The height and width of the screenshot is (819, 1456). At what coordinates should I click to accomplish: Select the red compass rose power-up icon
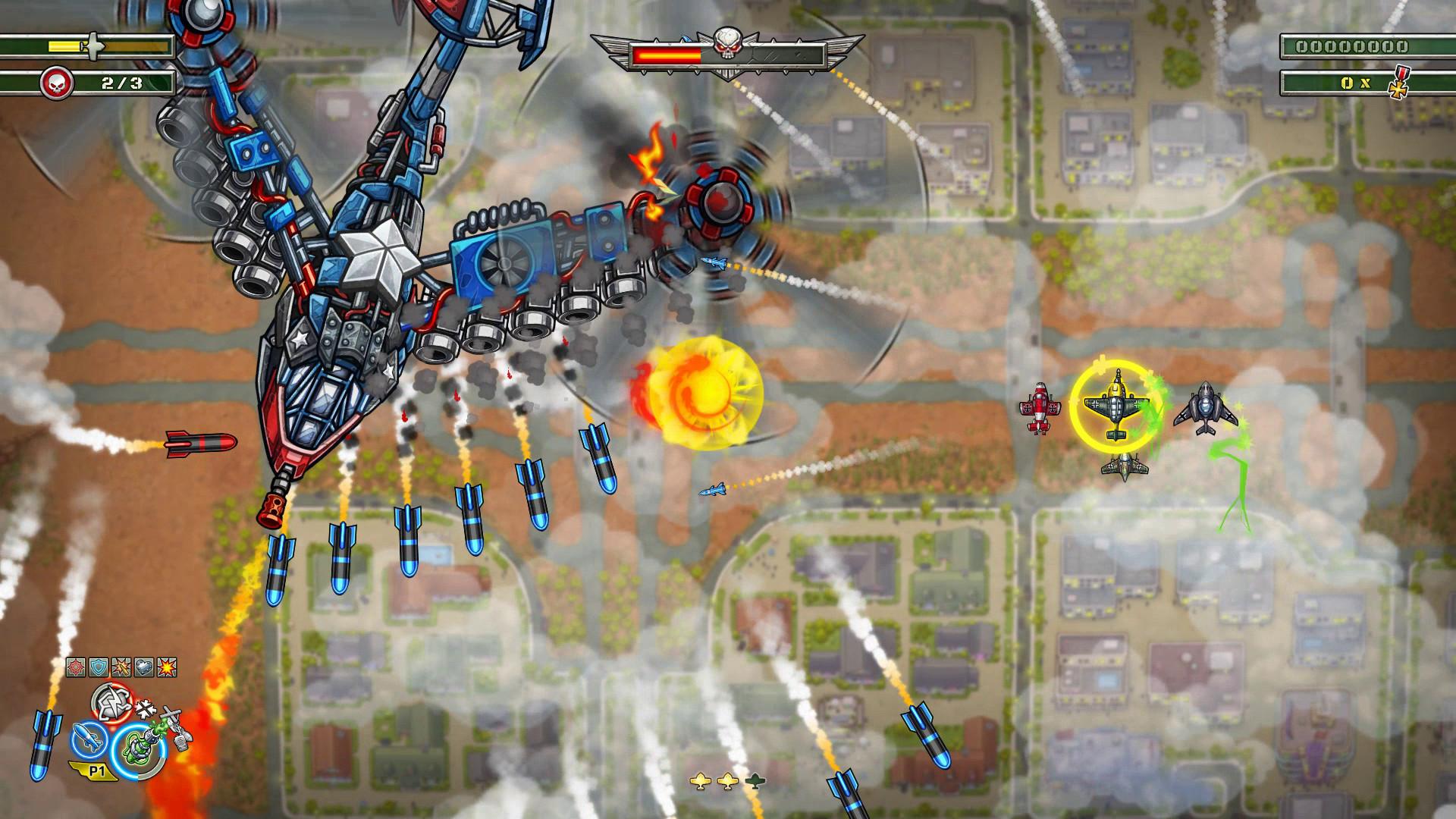[76, 667]
